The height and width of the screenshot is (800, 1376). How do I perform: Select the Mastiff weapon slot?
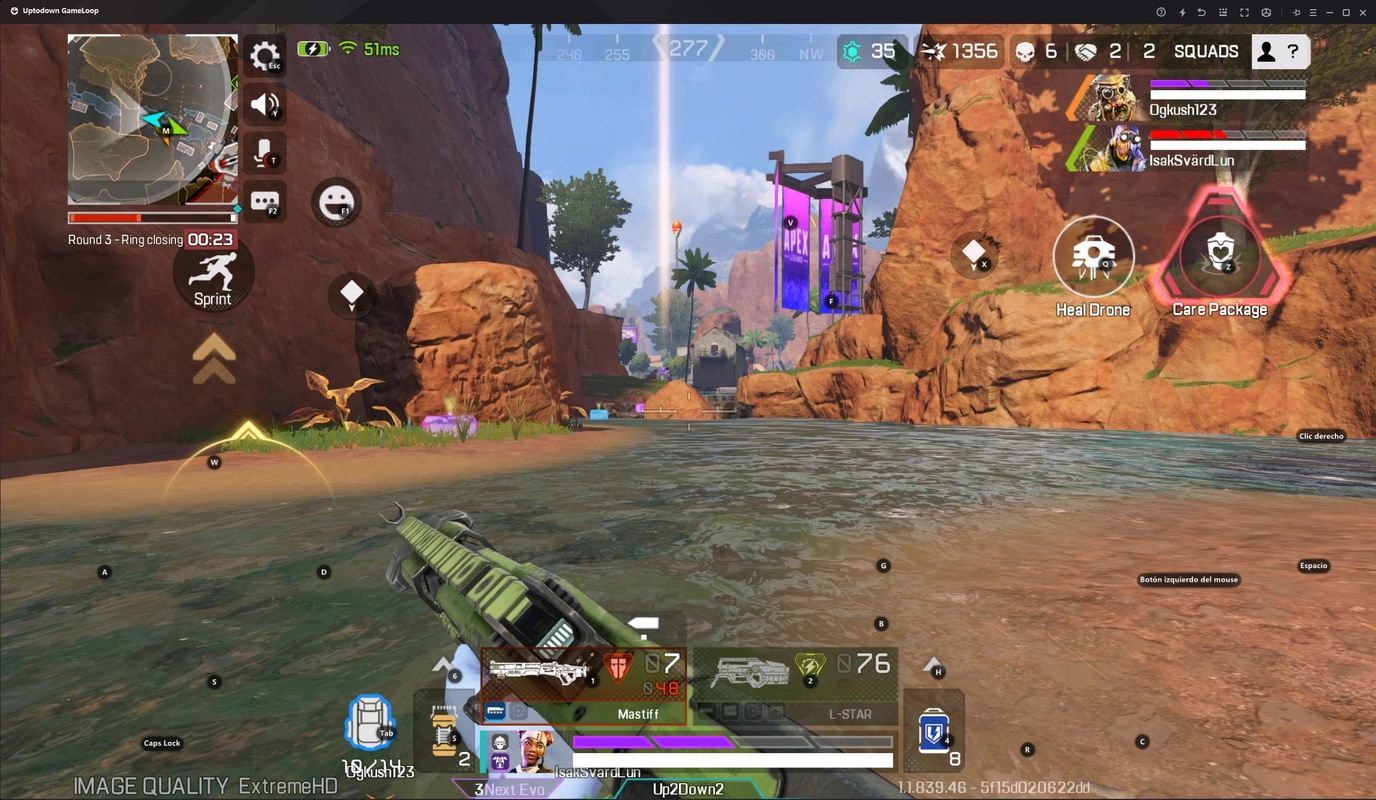coord(585,685)
